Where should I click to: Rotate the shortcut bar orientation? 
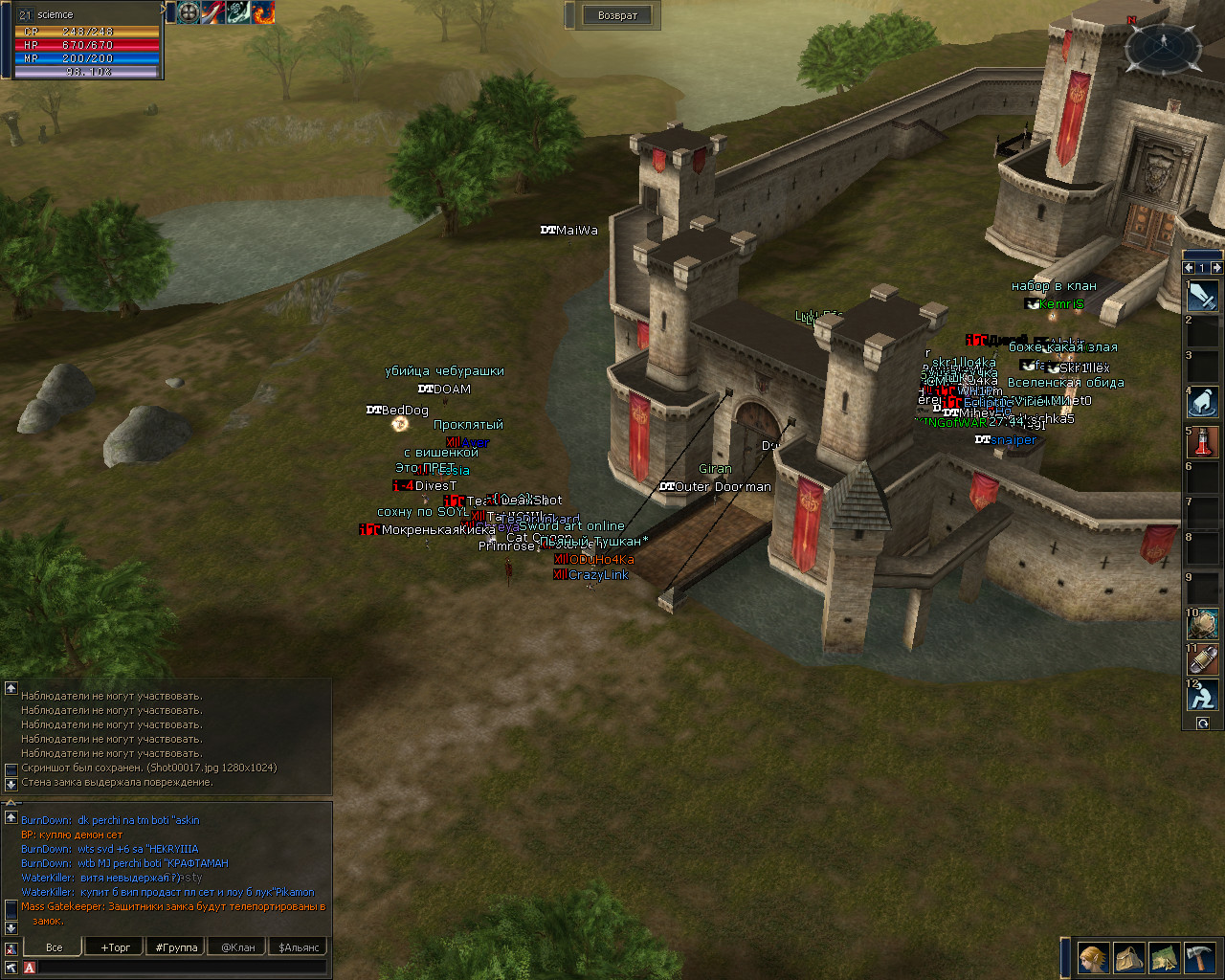click(x=1203, y=724)
